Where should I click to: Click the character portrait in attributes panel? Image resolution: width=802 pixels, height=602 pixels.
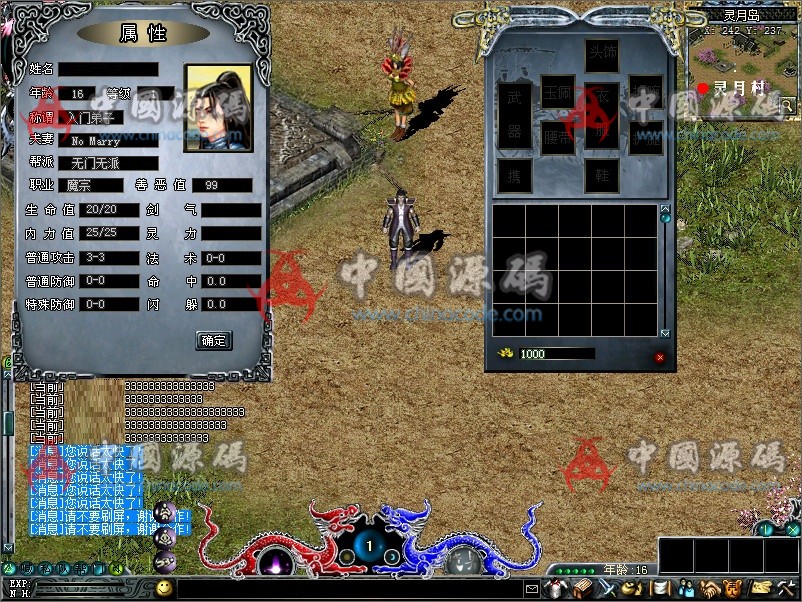[218, 108]
